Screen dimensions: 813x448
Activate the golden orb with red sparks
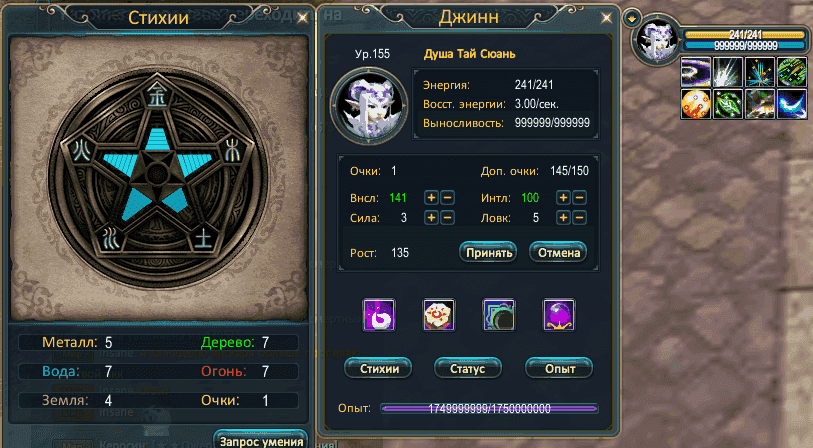point(695,104)
